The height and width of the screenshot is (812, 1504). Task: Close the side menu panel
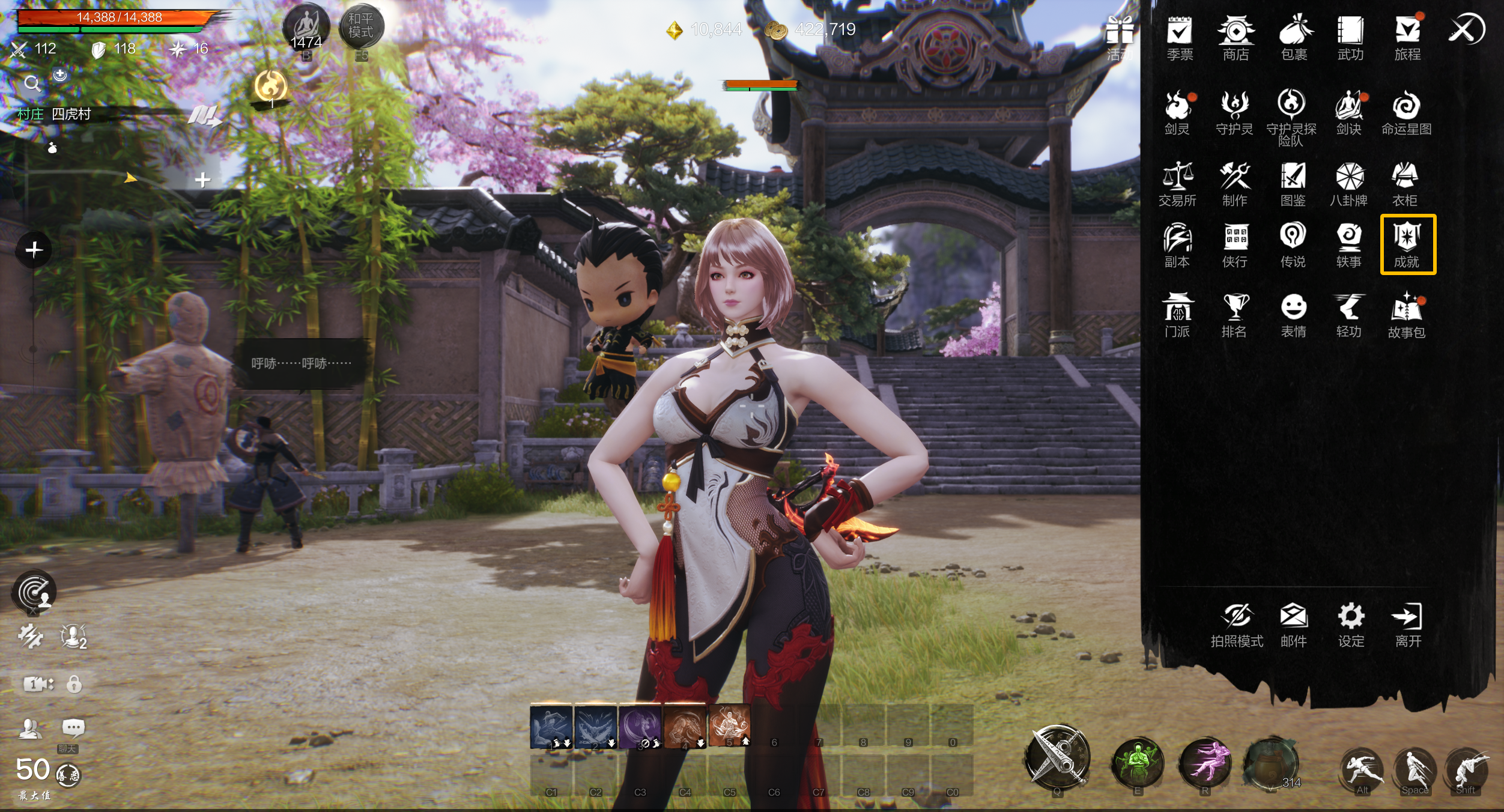pyautogui.click(x=1466, y=29)
